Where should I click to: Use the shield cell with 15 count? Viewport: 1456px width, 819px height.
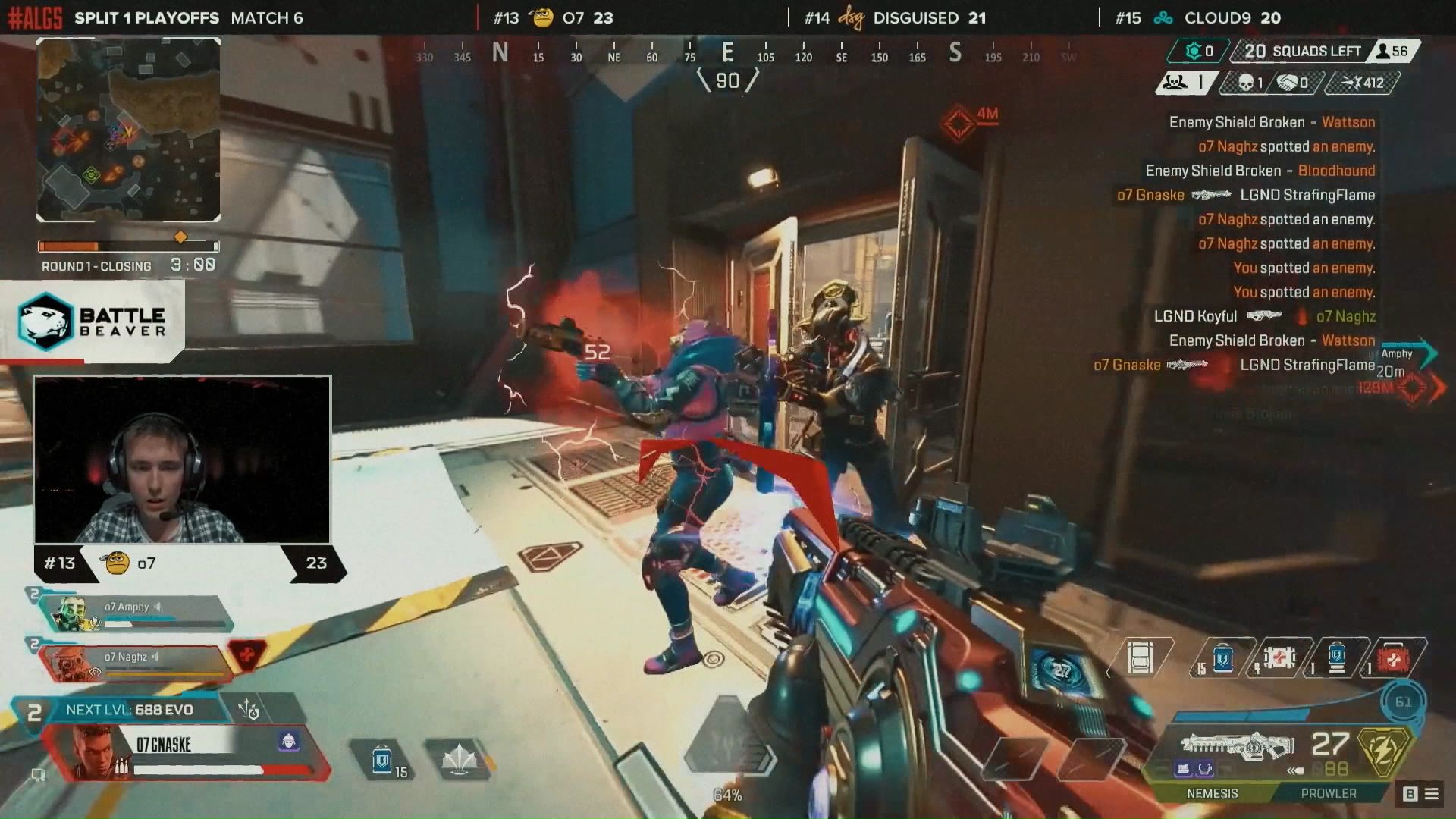[x=1222, y=658]
